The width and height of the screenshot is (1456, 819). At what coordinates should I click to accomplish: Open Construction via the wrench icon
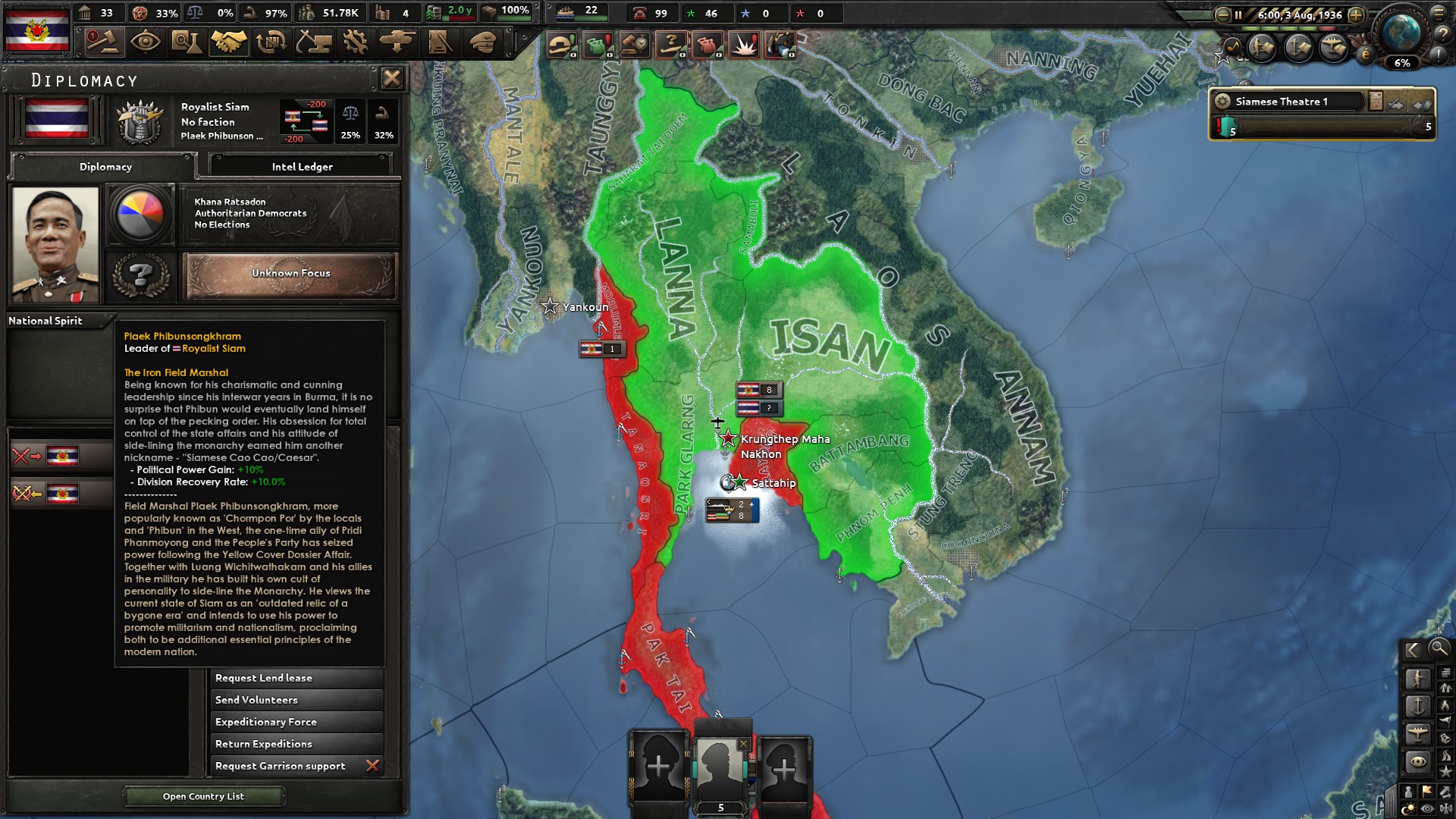[356, 43]
